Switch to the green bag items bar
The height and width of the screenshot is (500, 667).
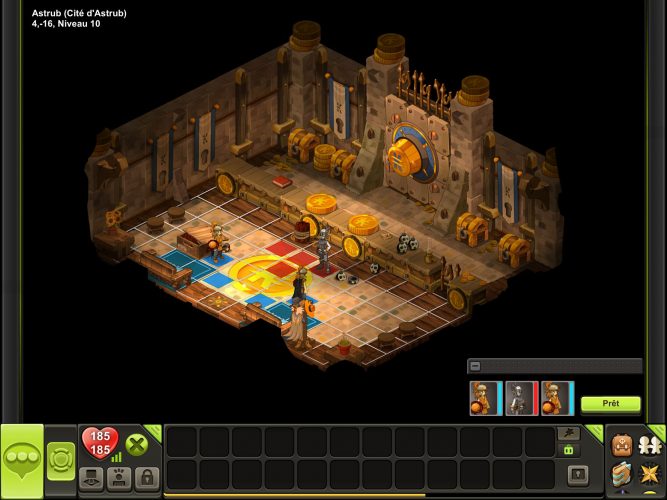(x=569, y=450)
